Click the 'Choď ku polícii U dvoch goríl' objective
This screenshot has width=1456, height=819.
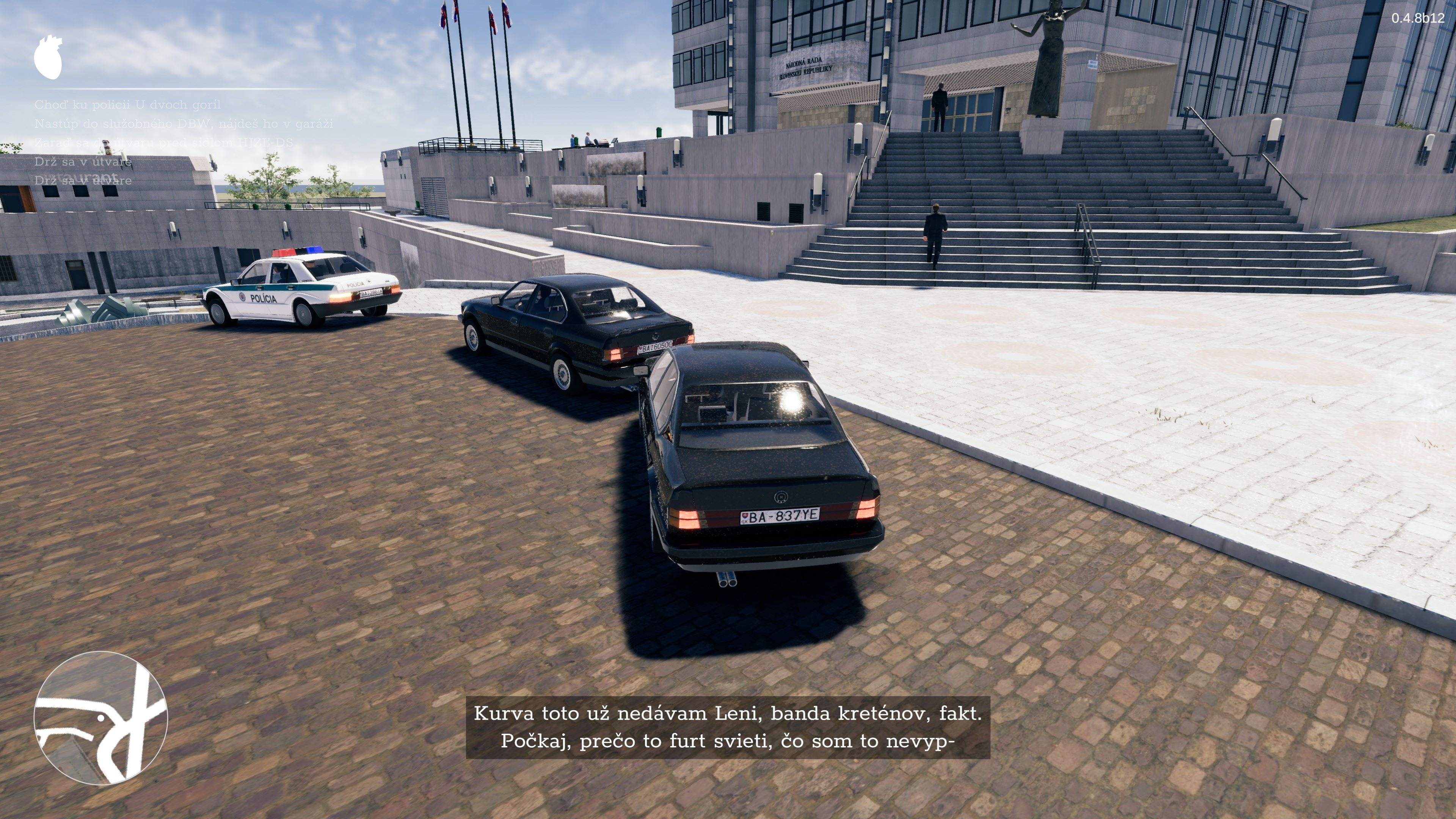tap(127, 105)
